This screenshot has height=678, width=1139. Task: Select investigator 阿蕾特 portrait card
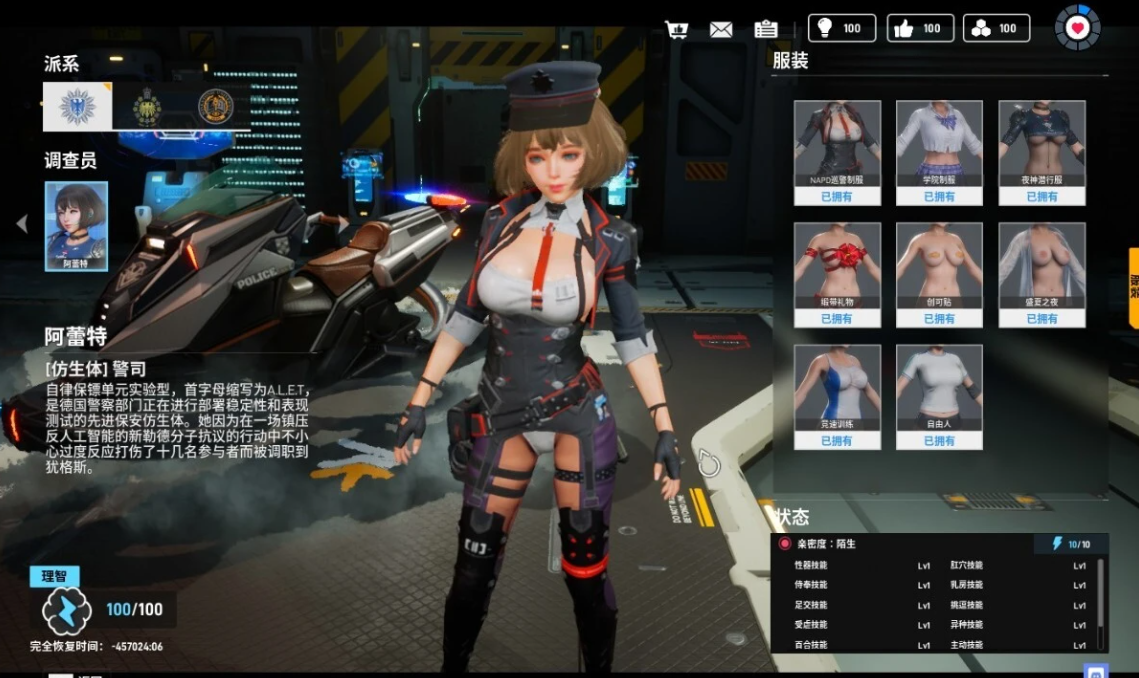coord(76,226)
